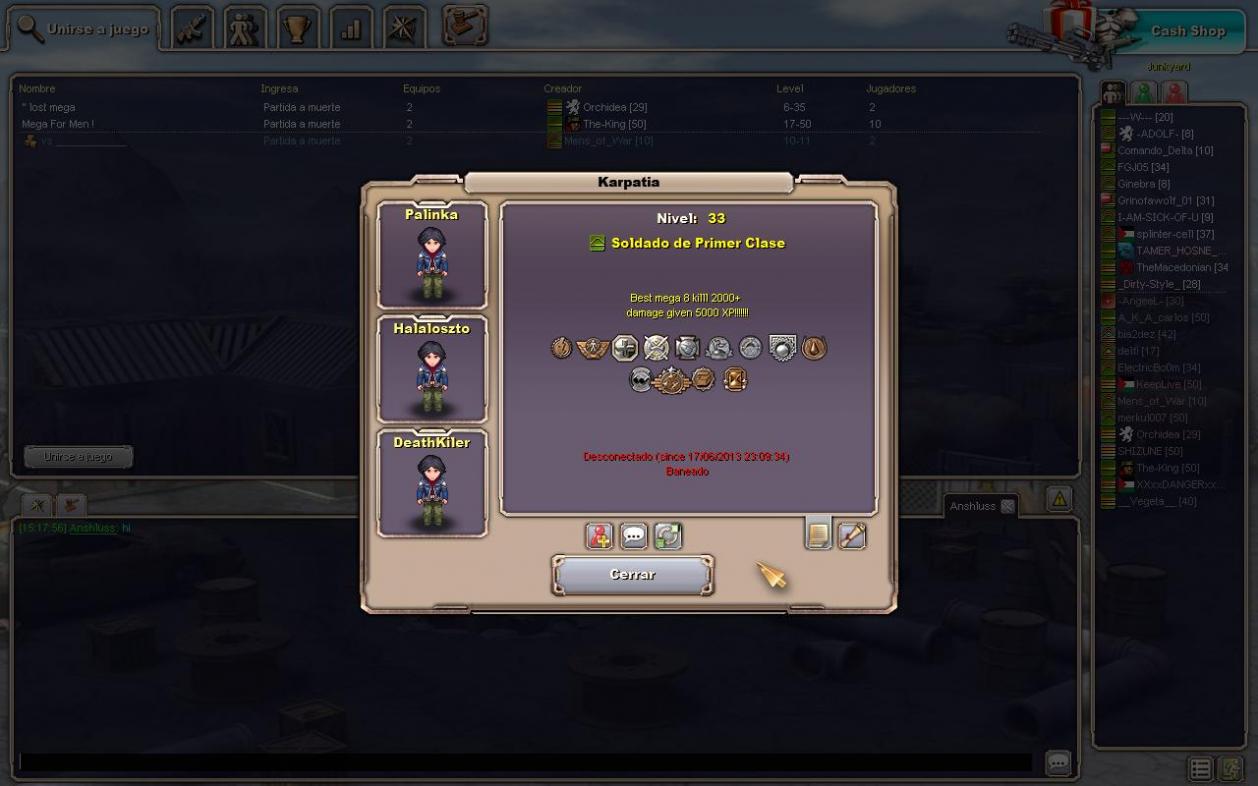Open the rifle weapons tab
The width and height of the screenshot is (1258, 786).
(193, 29)
